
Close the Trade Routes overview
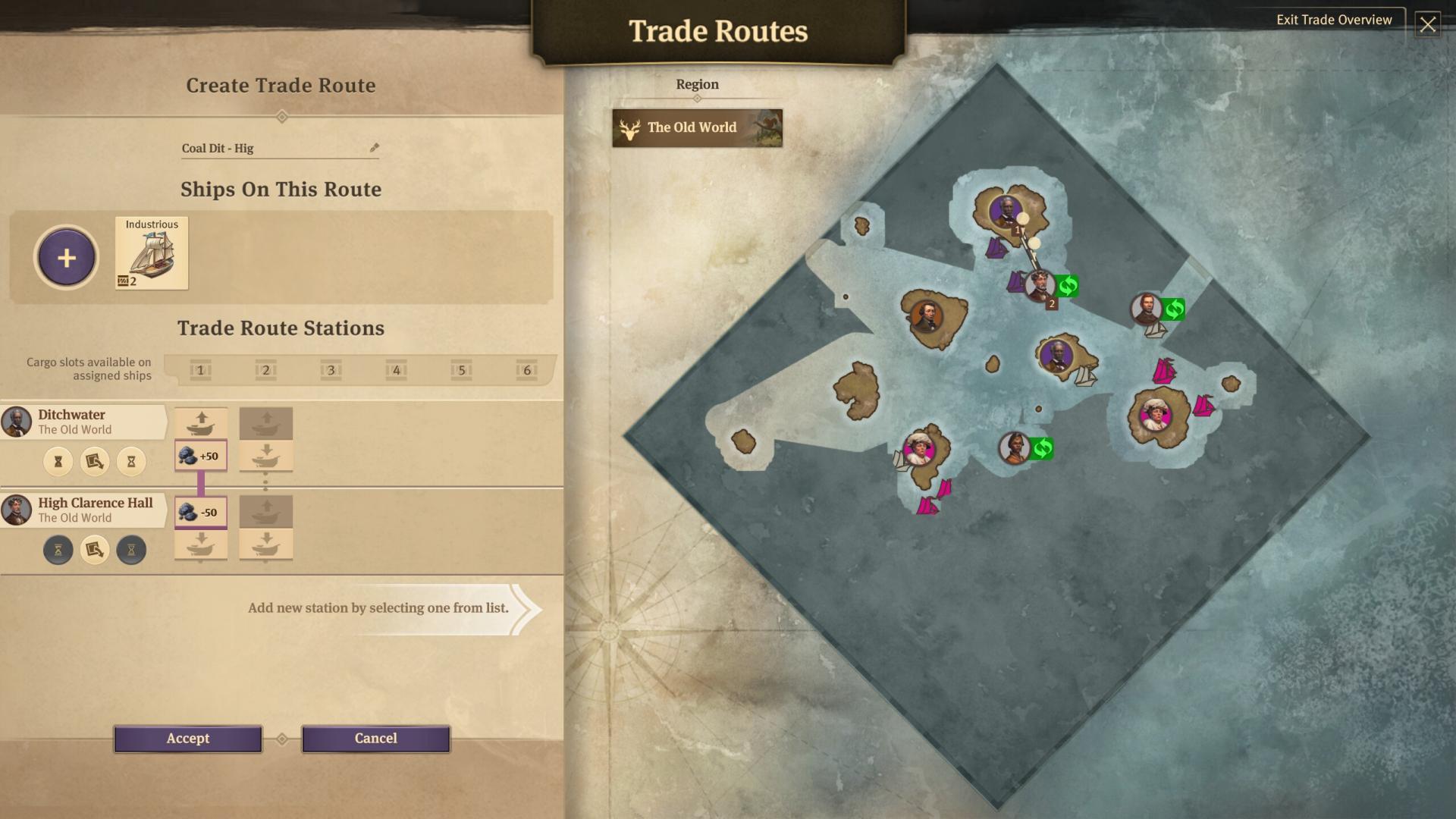pos(1427,24)
